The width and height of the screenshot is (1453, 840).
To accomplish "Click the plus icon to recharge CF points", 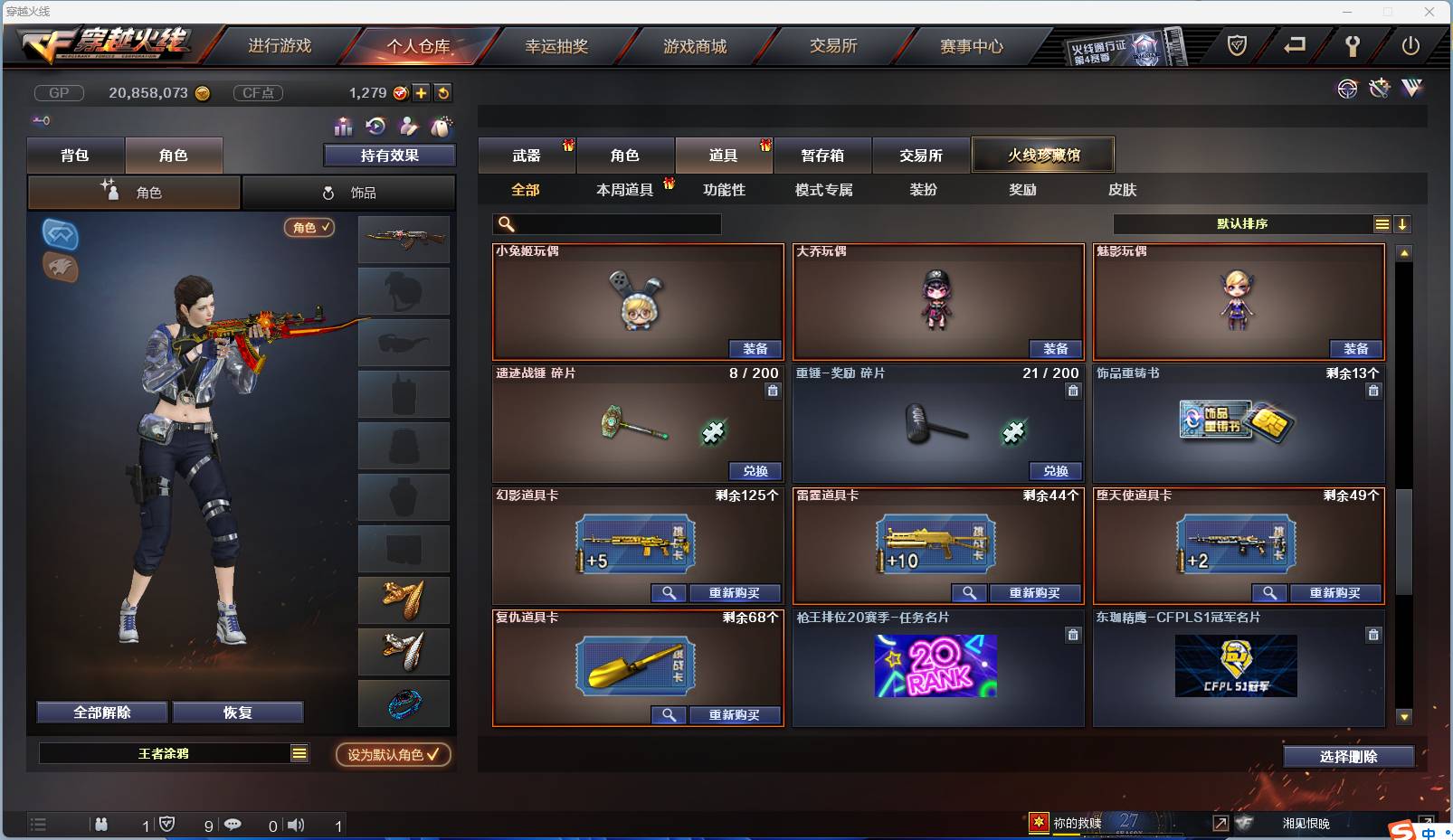I will coord(422,92).
